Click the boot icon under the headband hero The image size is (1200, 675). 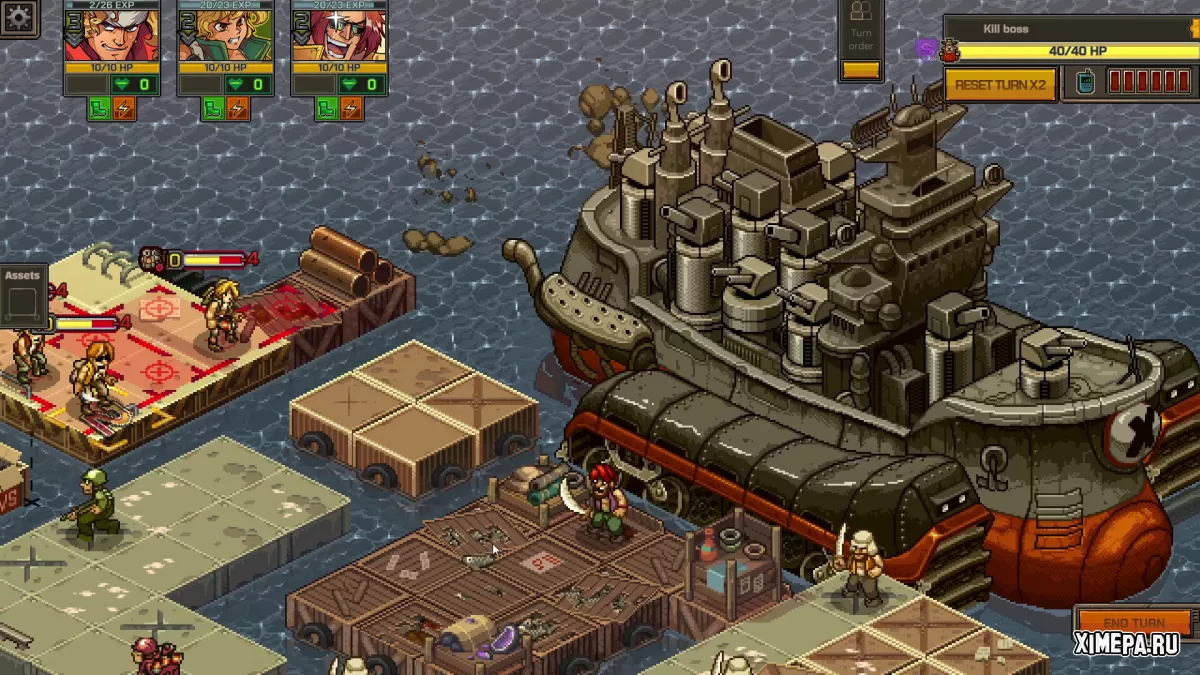tap(100, 108)
